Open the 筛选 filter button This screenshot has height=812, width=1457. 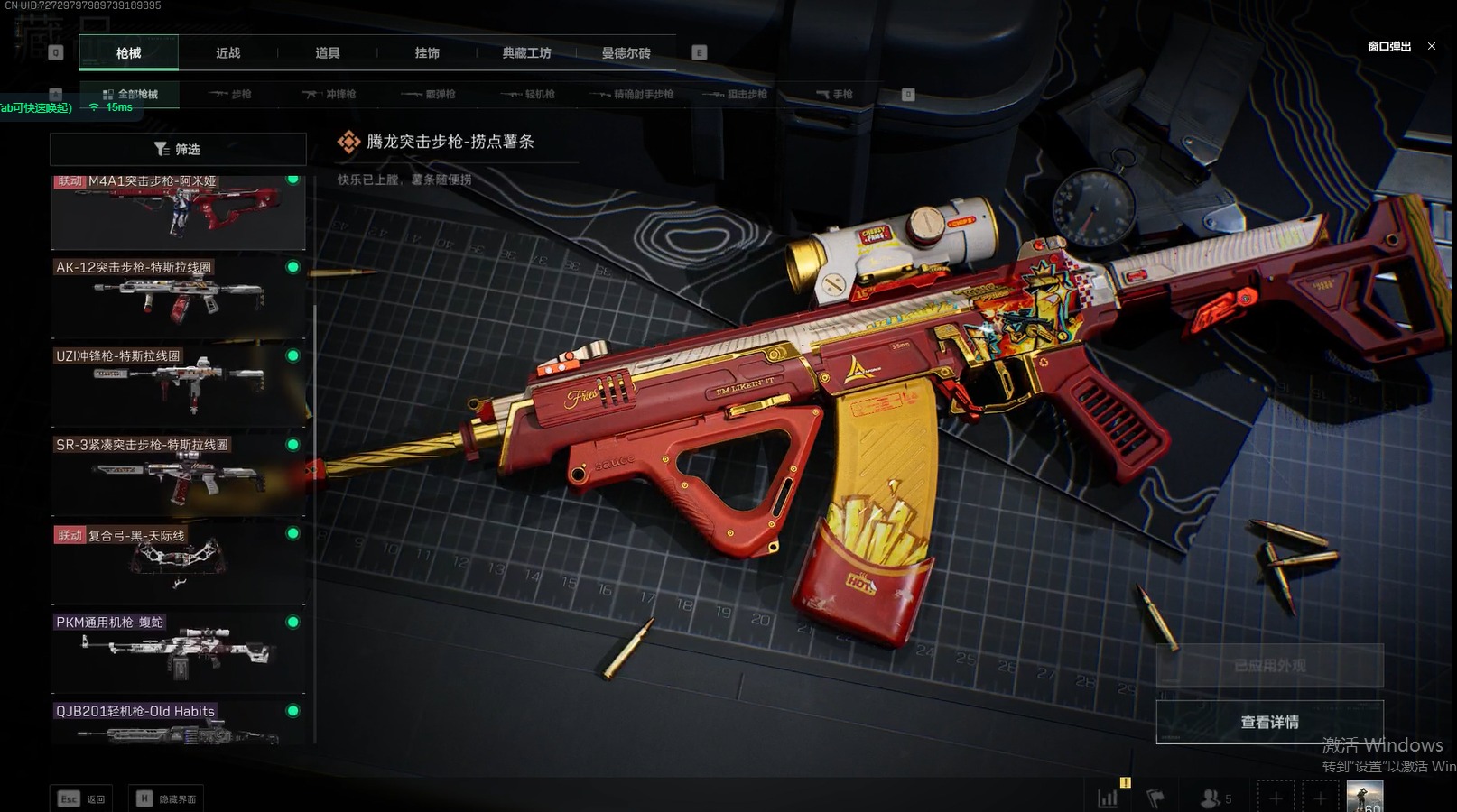(x=178, y=149)
